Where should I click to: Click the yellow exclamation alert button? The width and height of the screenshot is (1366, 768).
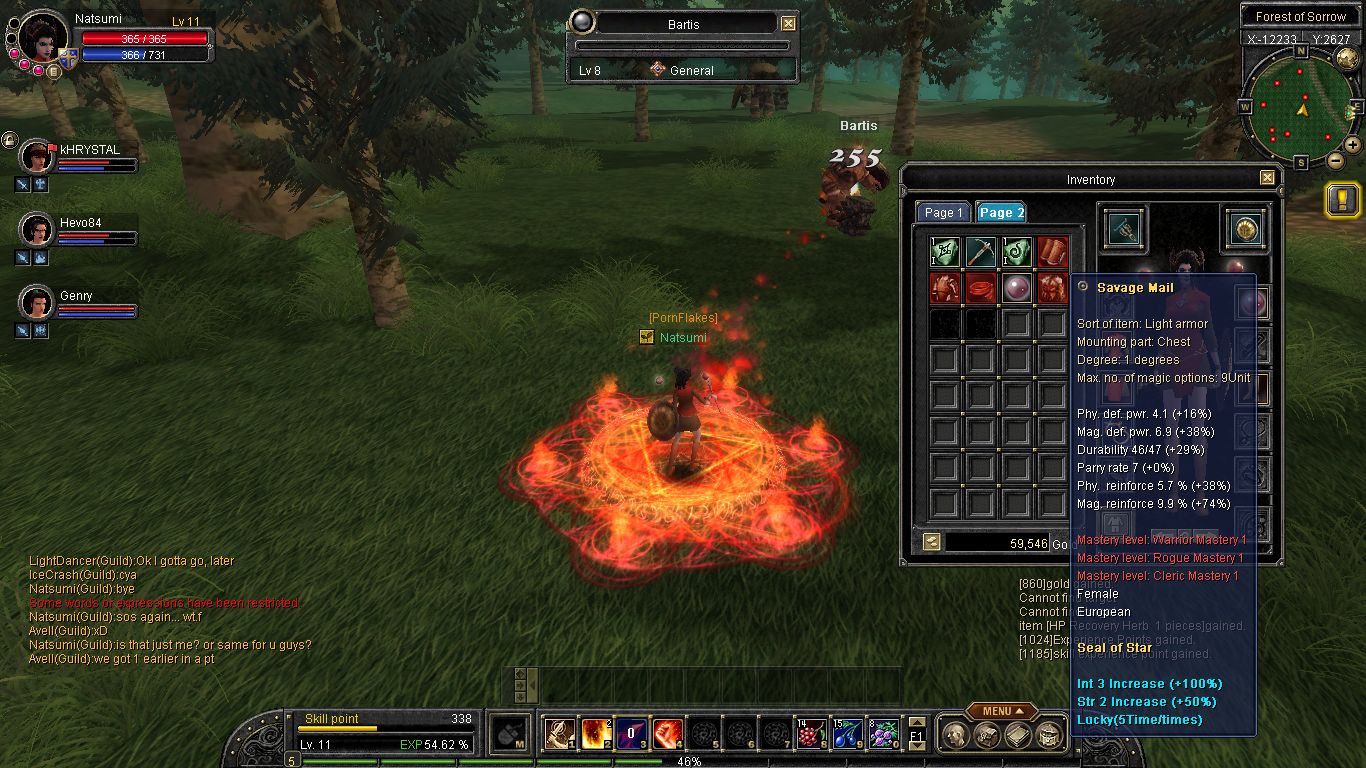(x=1341, y=199)
